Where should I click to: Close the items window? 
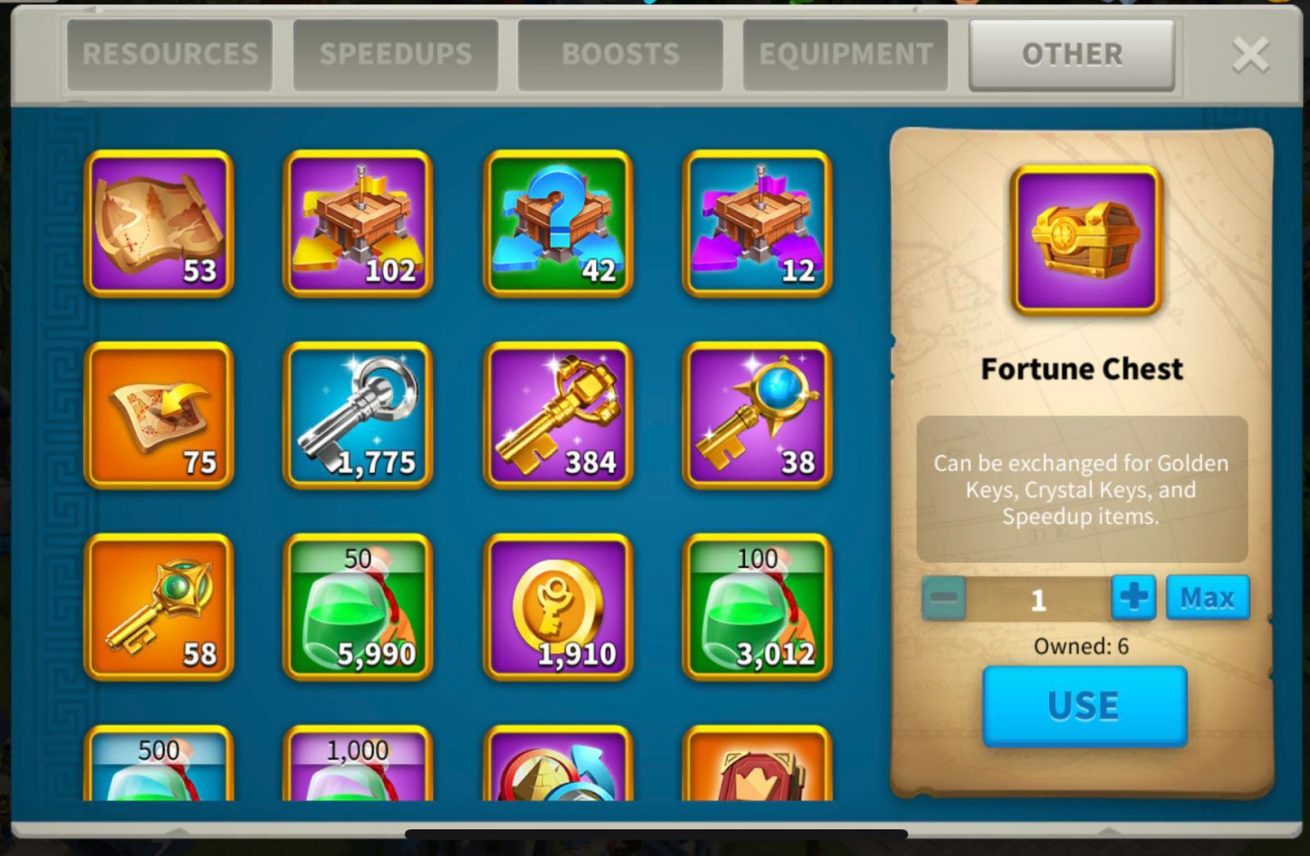coord(1250,55)
